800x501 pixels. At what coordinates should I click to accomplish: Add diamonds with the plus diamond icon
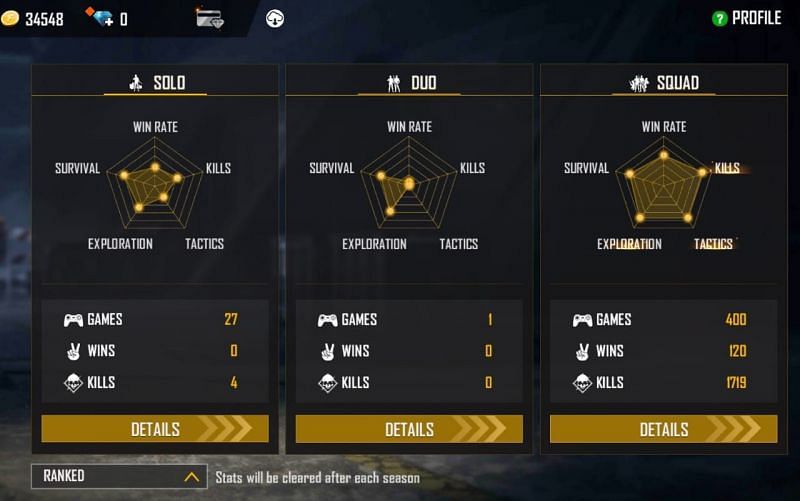pos(99,17)
